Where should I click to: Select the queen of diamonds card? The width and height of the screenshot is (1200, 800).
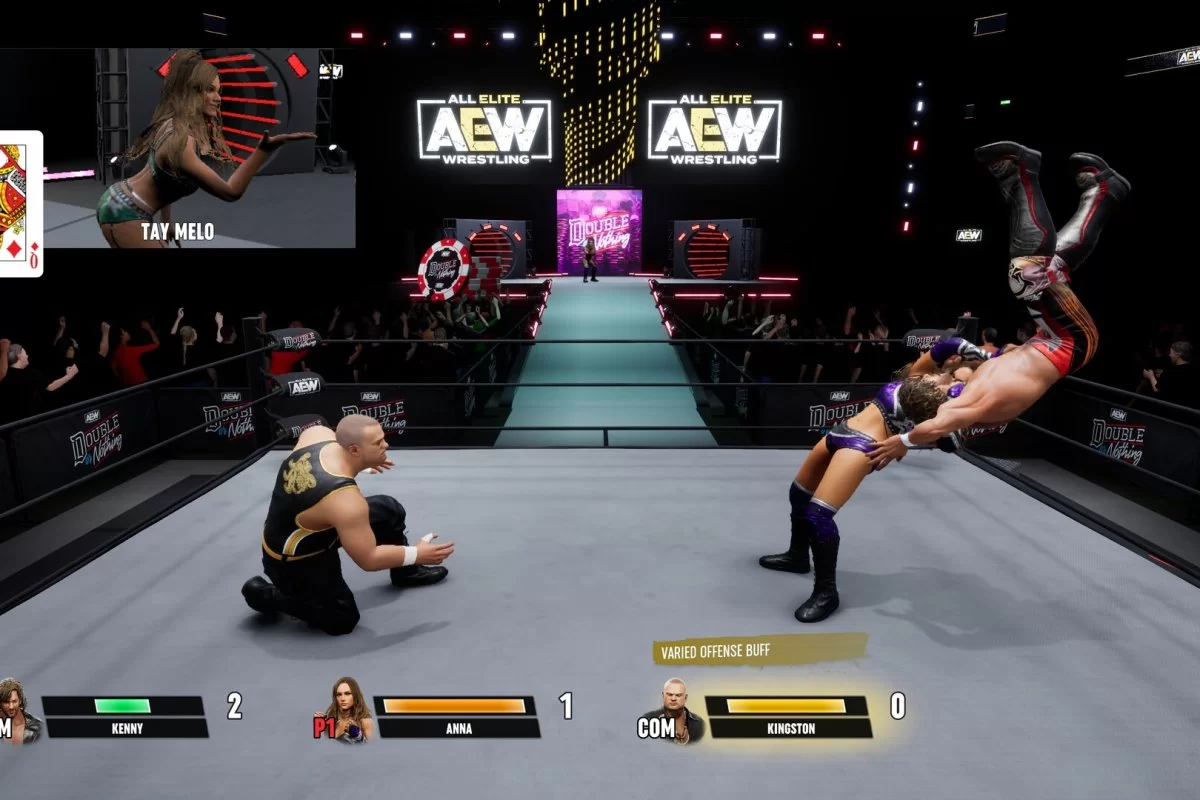18,203
